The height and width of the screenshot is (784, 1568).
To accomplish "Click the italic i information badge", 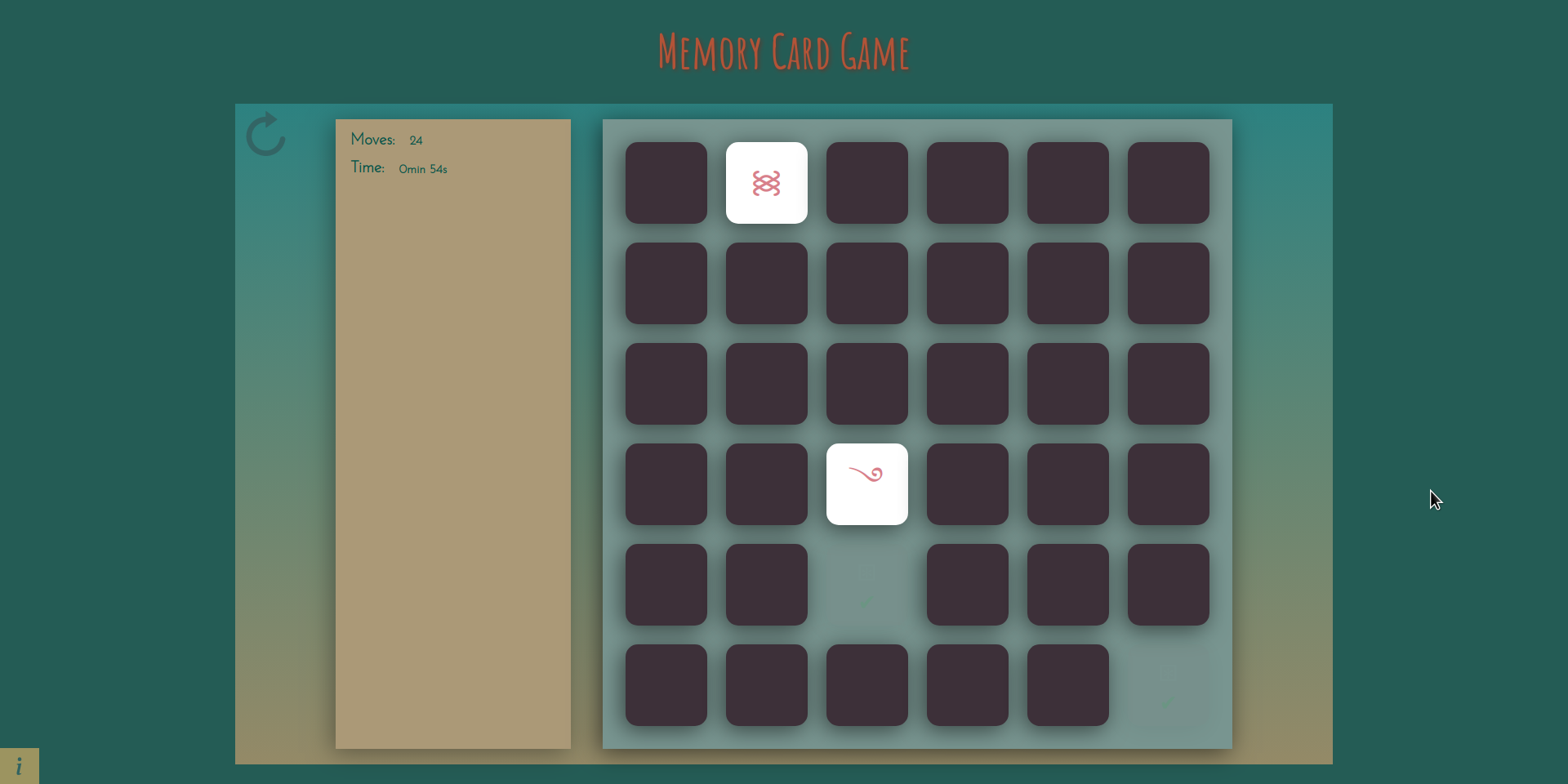I will (x=18, y=765).
